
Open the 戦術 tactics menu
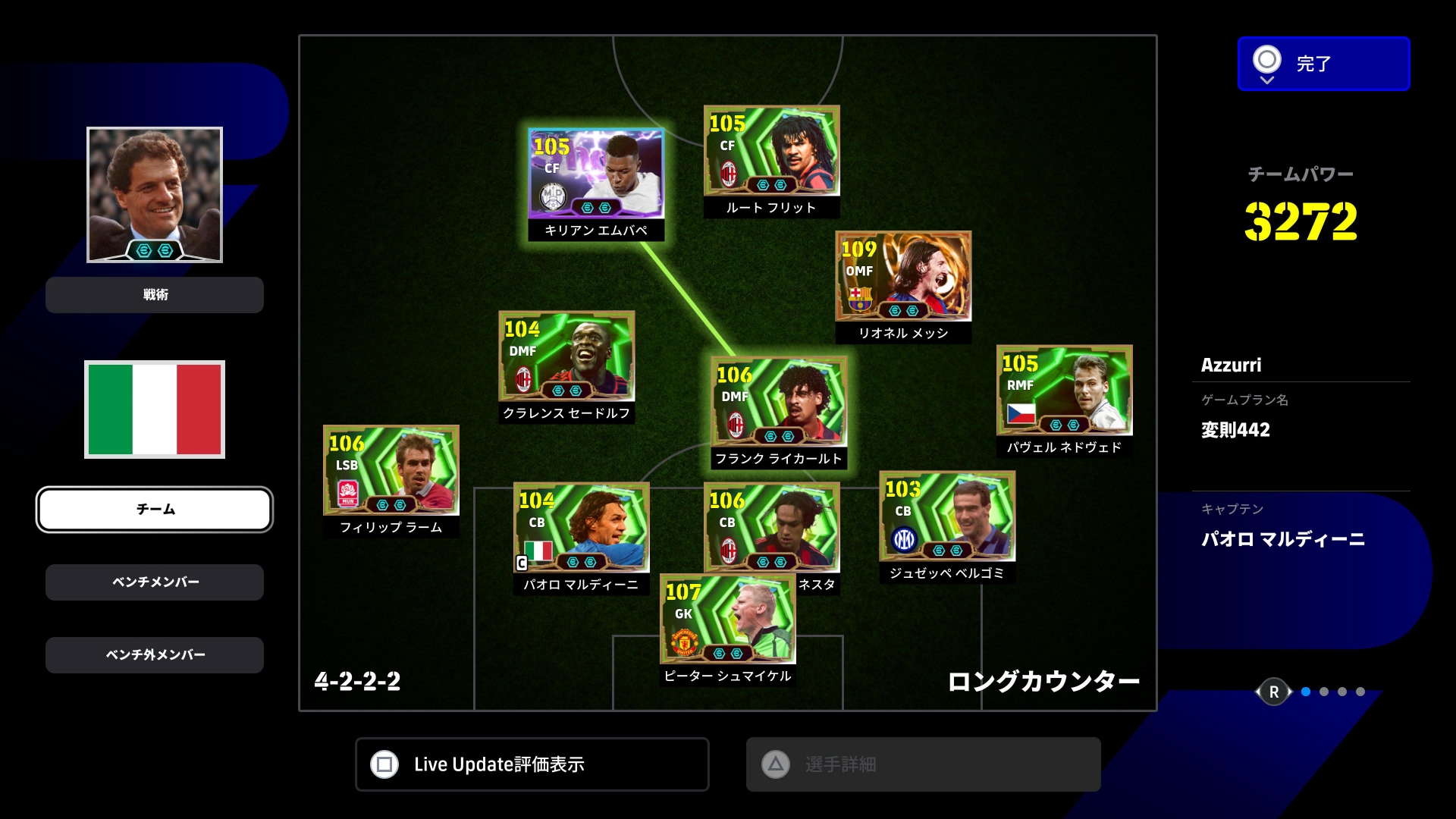(x=155, y=295)
